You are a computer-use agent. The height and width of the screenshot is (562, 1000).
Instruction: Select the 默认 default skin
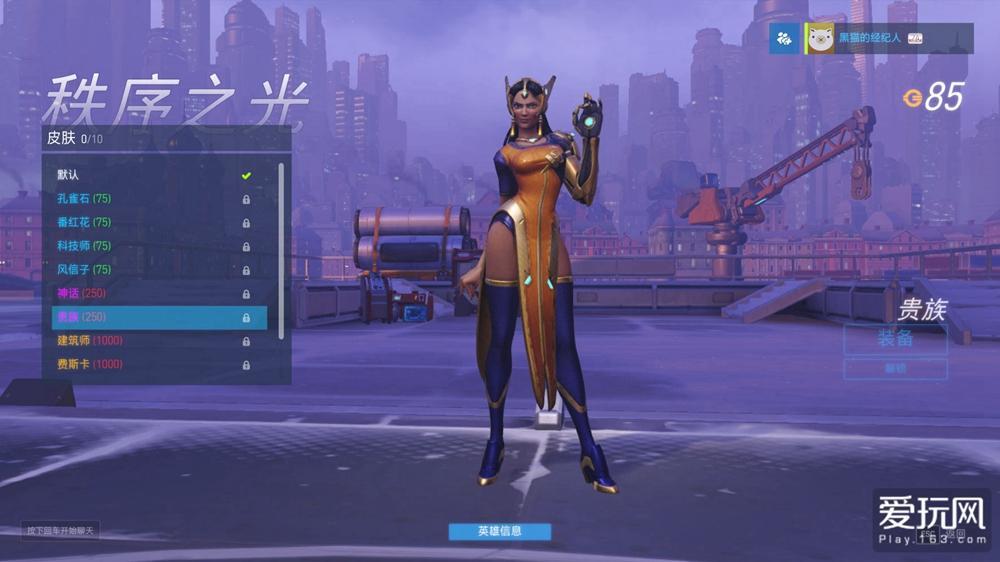[x=150, y=175]
